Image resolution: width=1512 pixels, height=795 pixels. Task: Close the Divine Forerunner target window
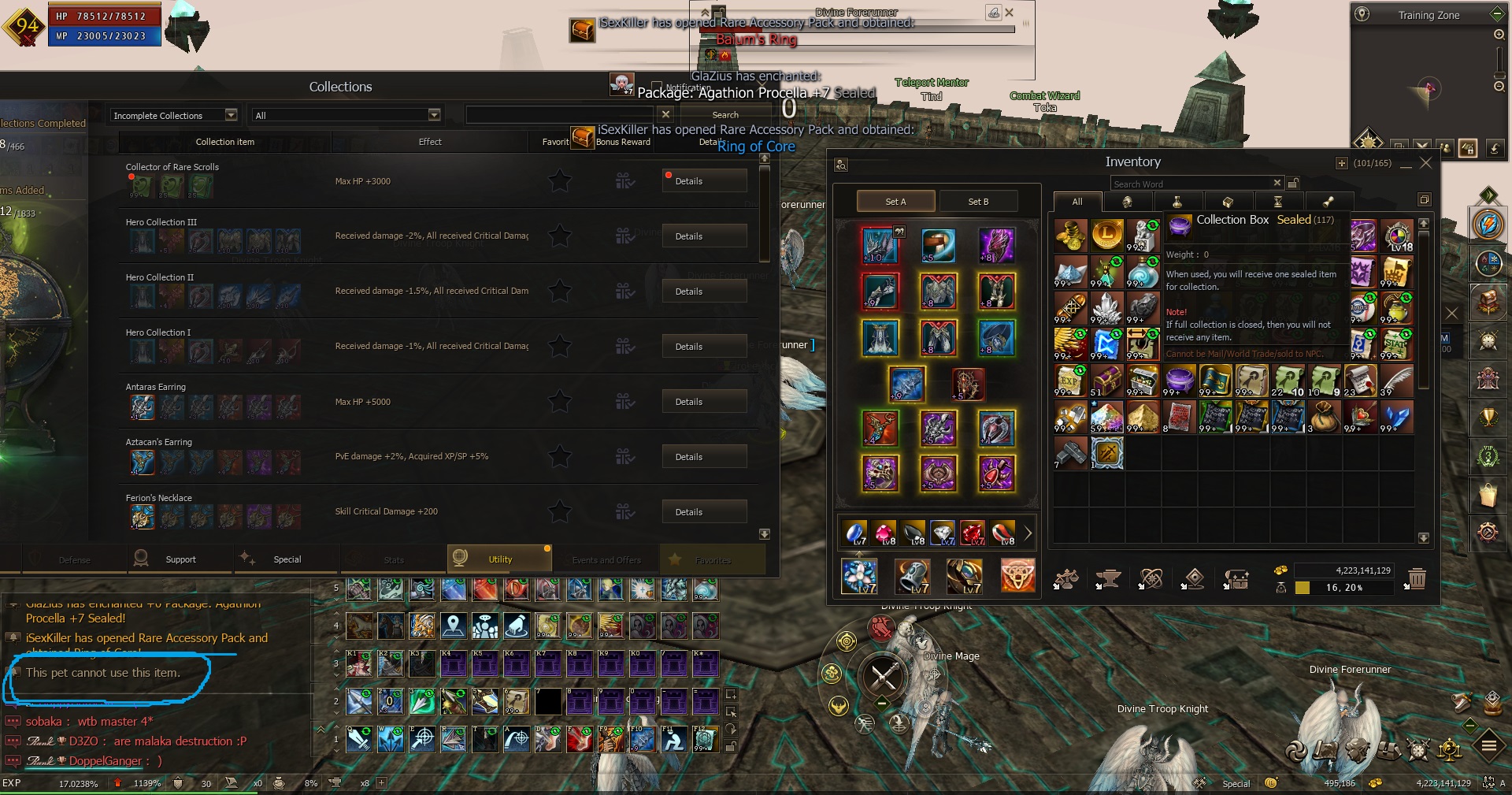(1009, 13)
